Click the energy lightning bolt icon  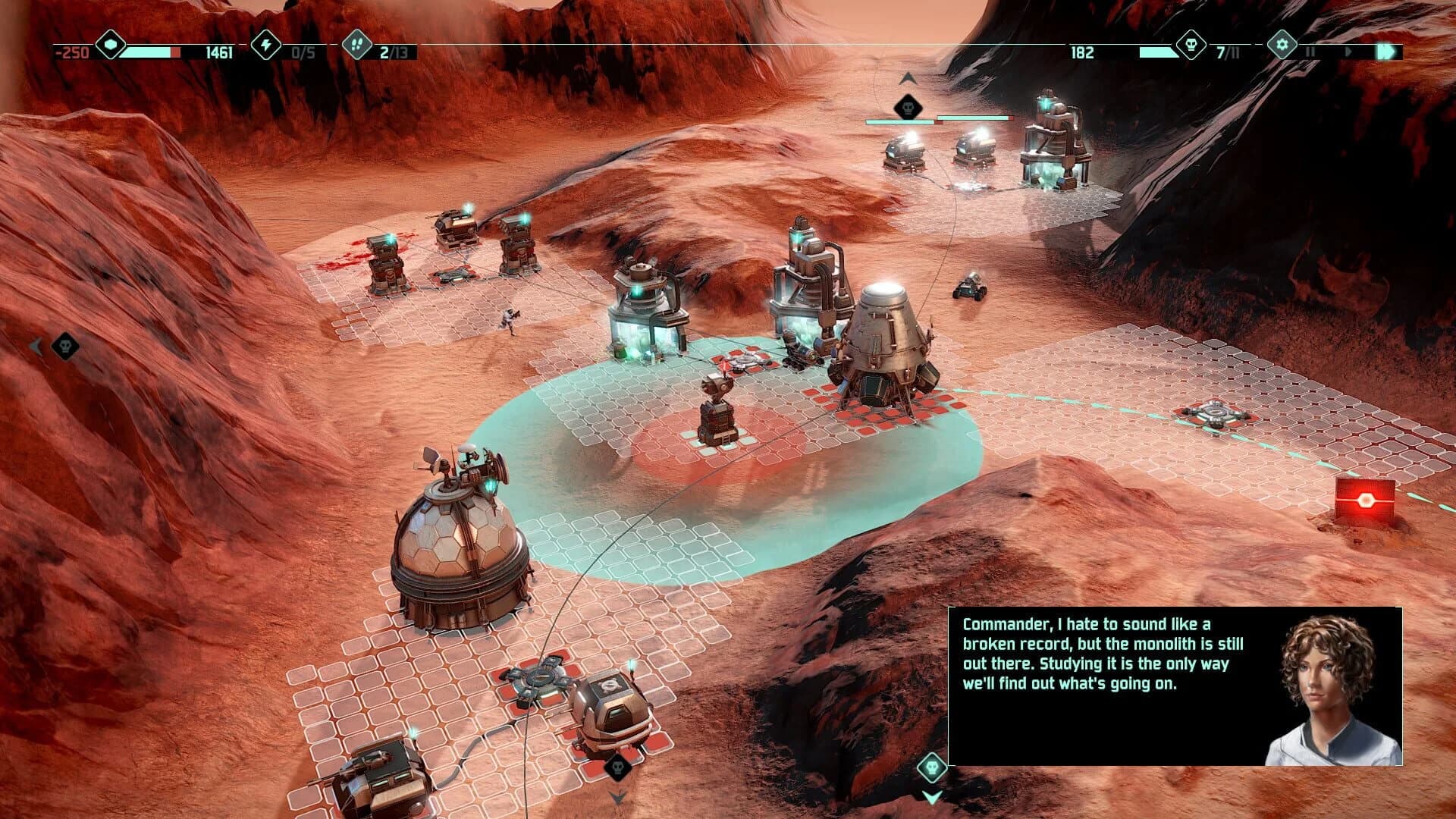[x=266, y=45]
